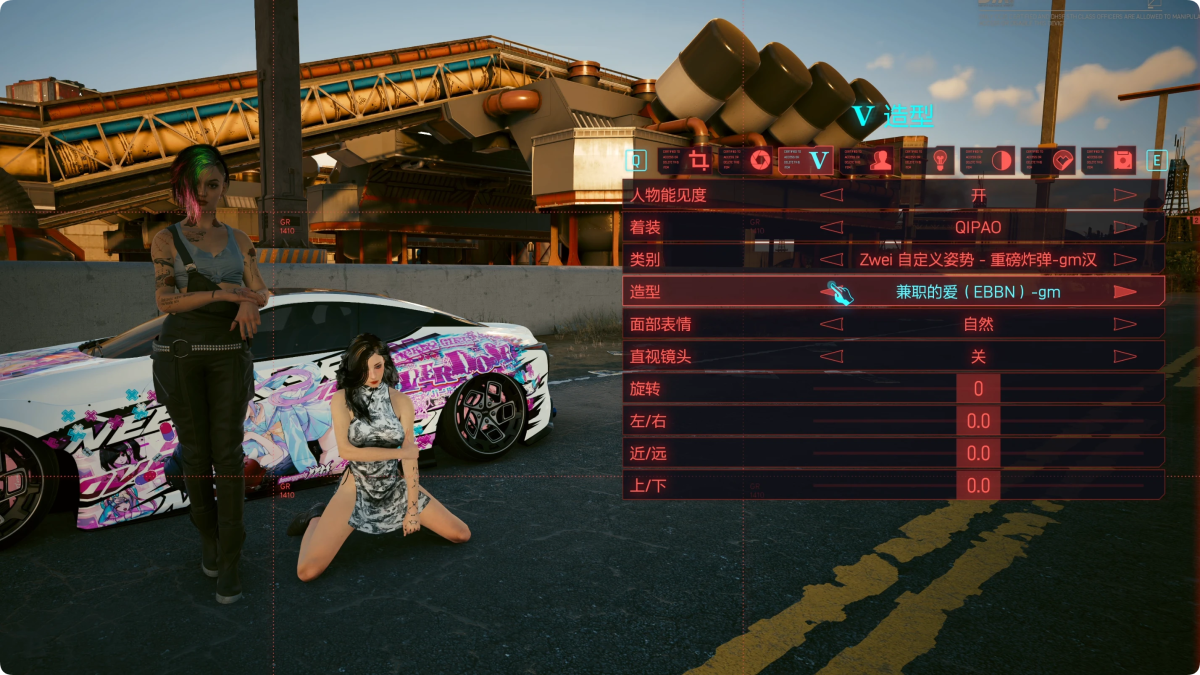Click previous arrow on 类别 row
1200x675 pixels.
(x=831, y=260)
